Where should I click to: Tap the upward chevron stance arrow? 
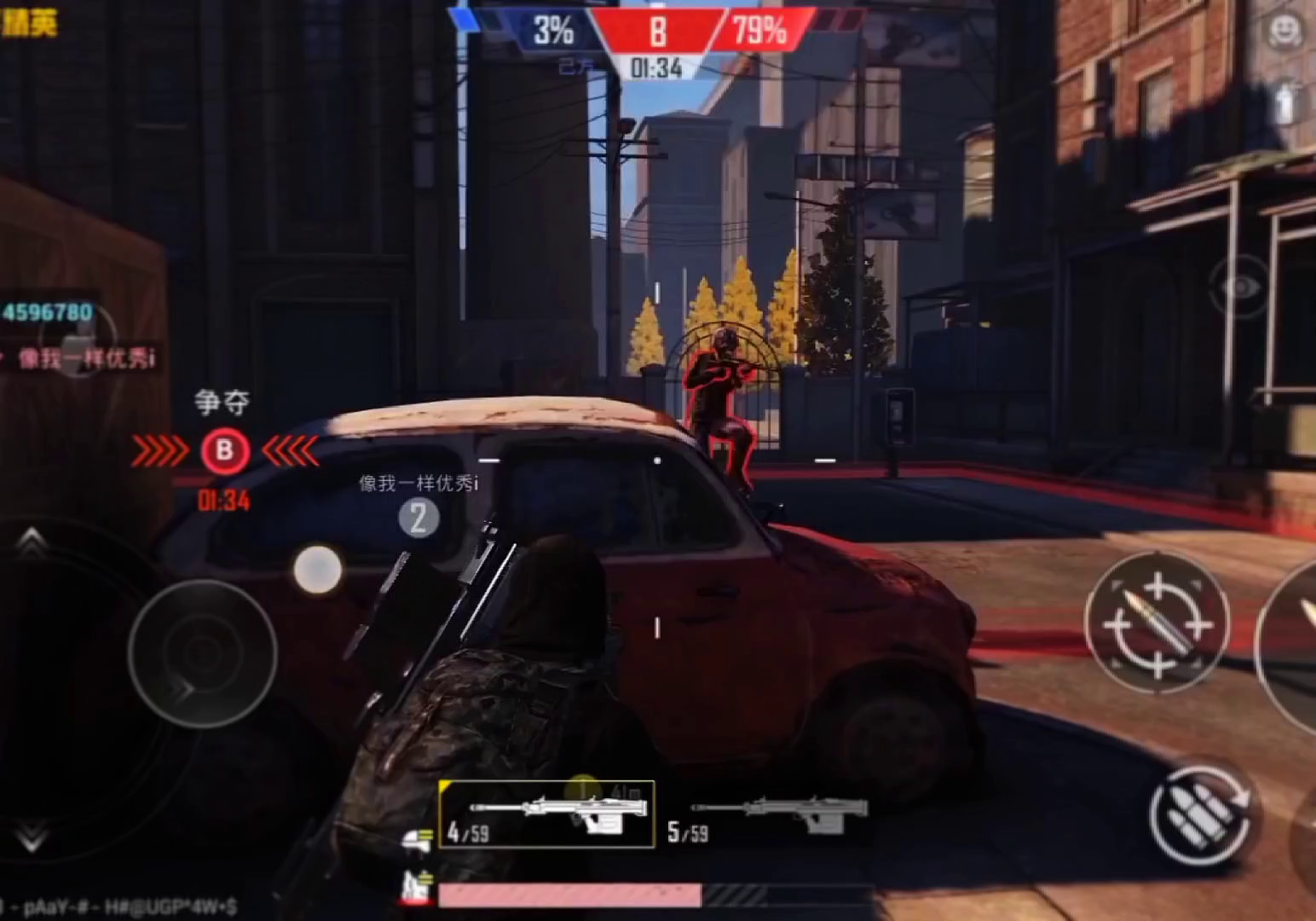tap(32, 539)
